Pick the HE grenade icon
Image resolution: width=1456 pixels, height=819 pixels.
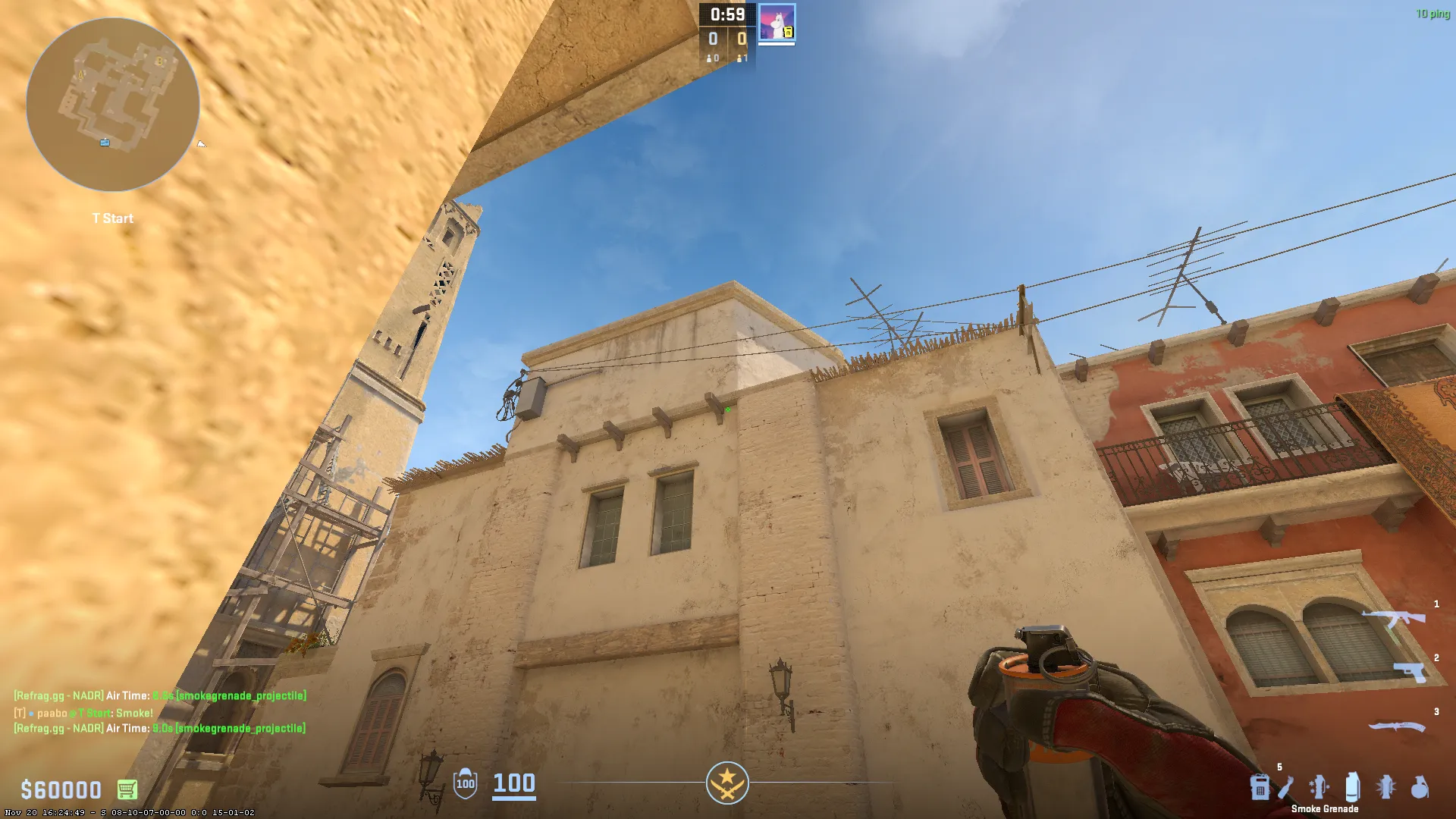coord(1420,787)
